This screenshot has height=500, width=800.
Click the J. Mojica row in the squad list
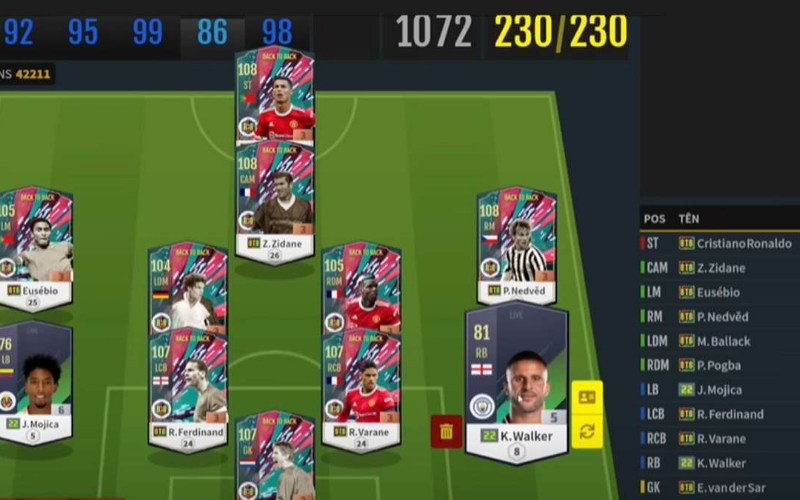[720, 389]
